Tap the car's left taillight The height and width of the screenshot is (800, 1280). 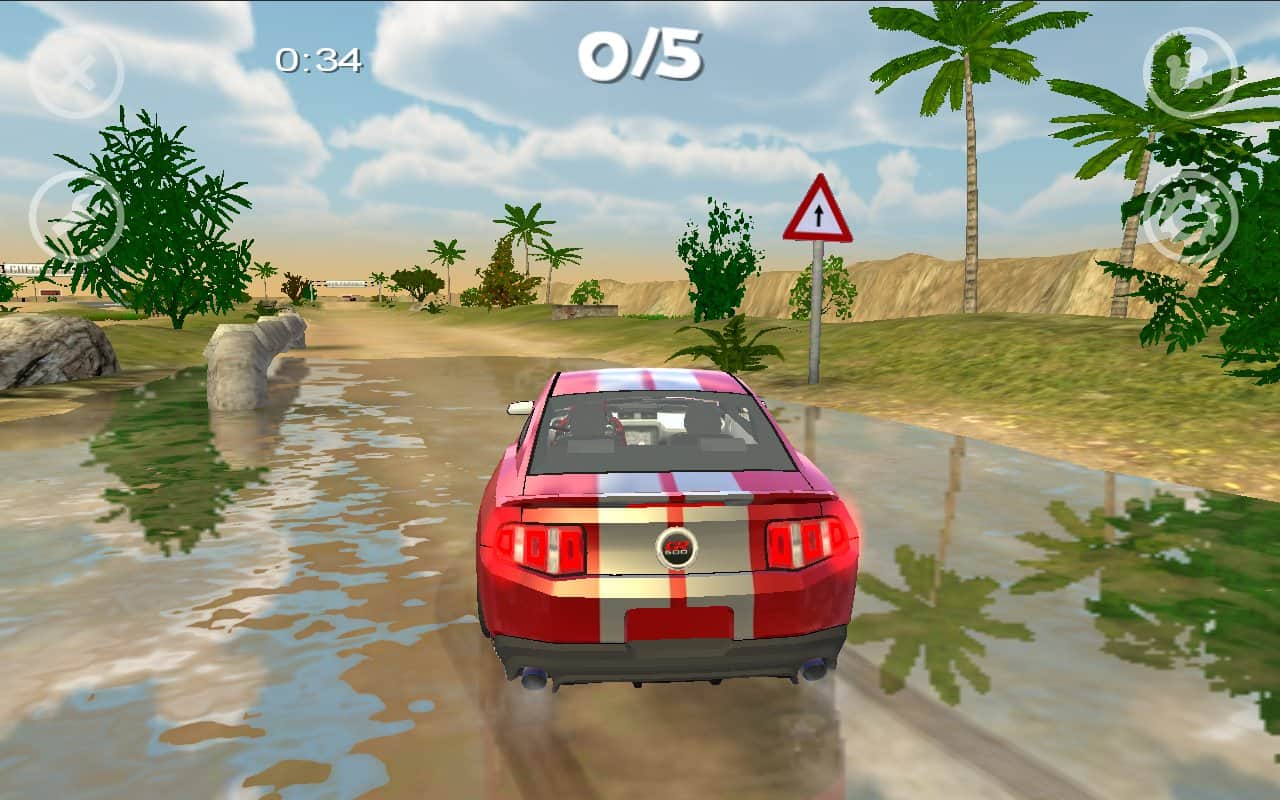(540, 545)
